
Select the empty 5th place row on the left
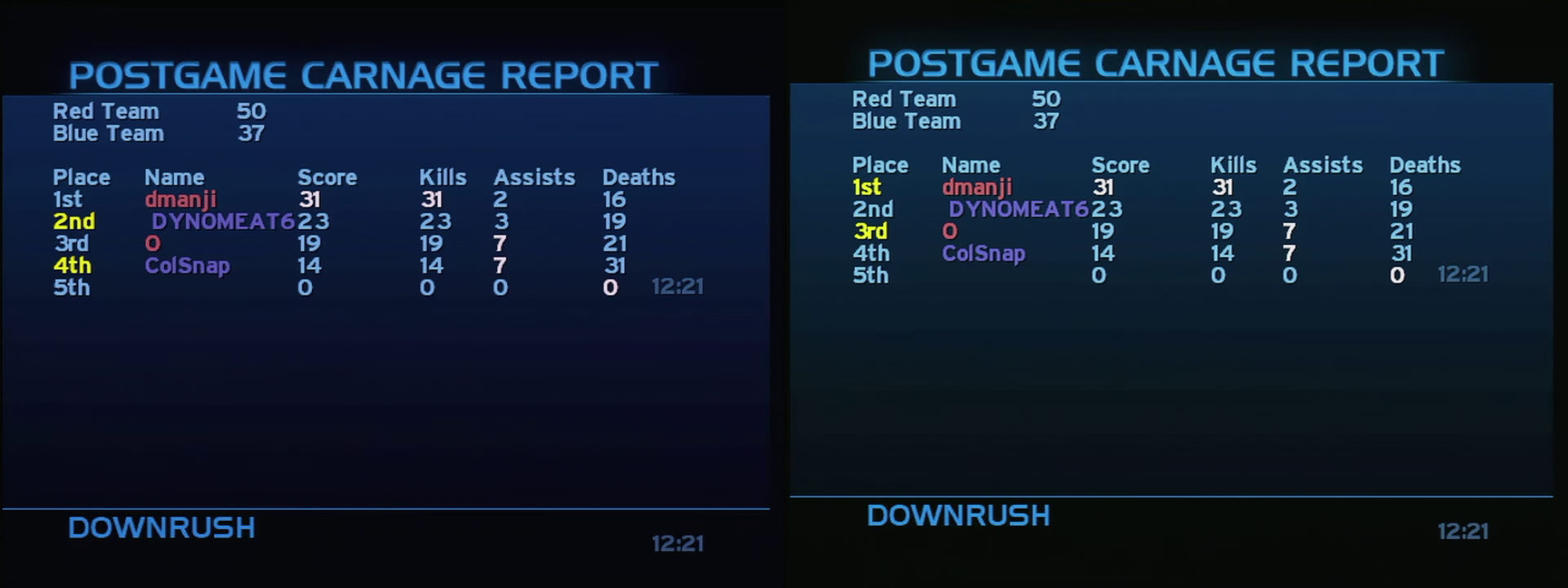click(72, 287)
